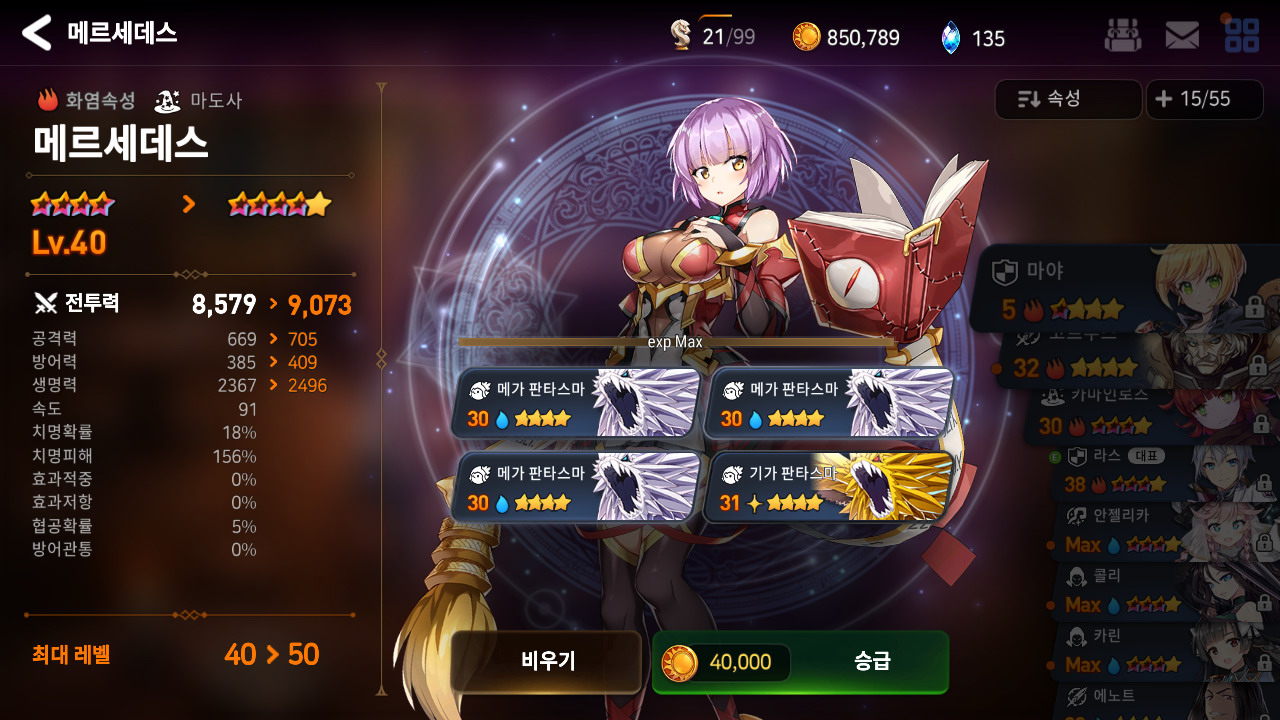Screen dimensions: 1280x720
Task: Choose hero 라스 from the list
Action: 1160,472
